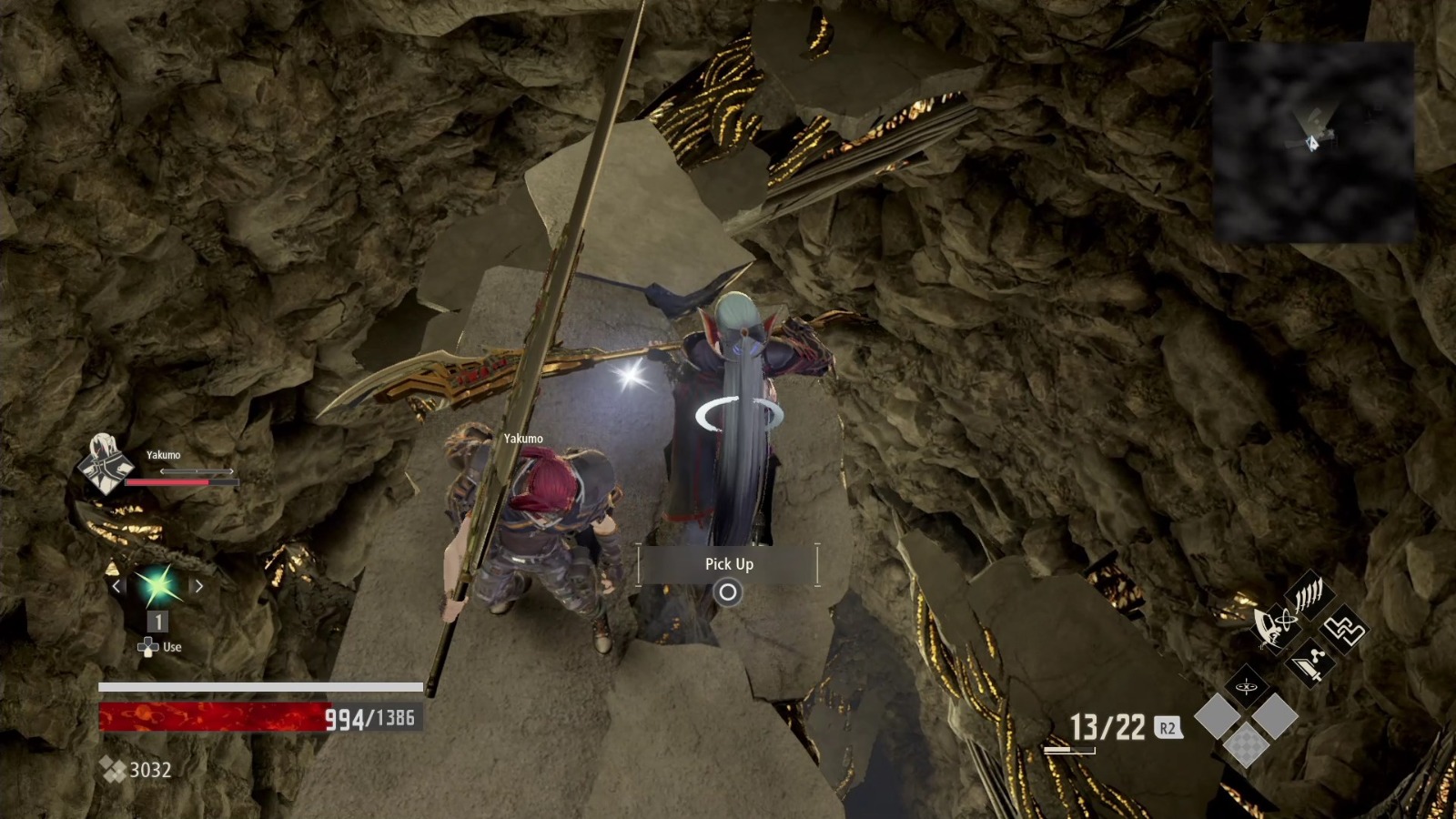The width and height of the screenshot is (1456, 819).
Task: Click the left arrow on the item selector
Action: click(116, 586)
